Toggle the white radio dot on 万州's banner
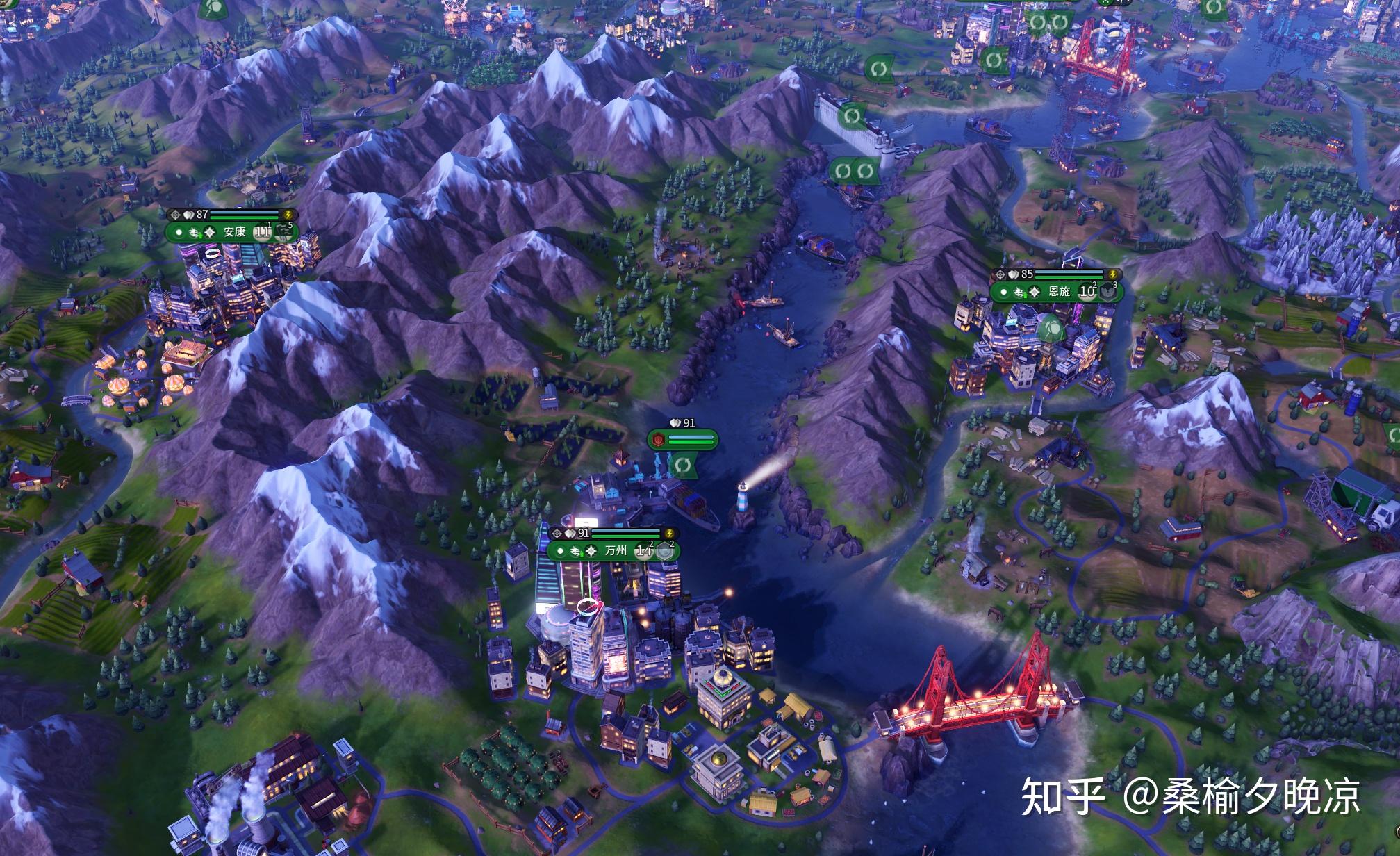The height and width of the screenshot is (856, 1400). tap(560, 551)
